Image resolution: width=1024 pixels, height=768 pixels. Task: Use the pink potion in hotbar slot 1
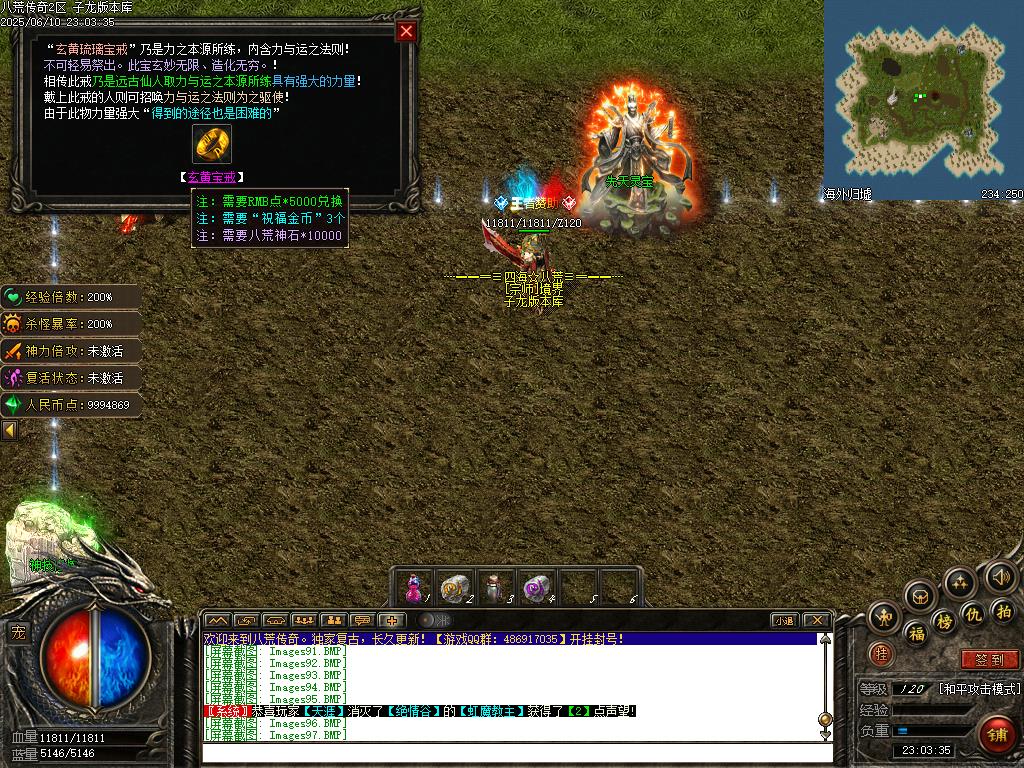point(414,587)
